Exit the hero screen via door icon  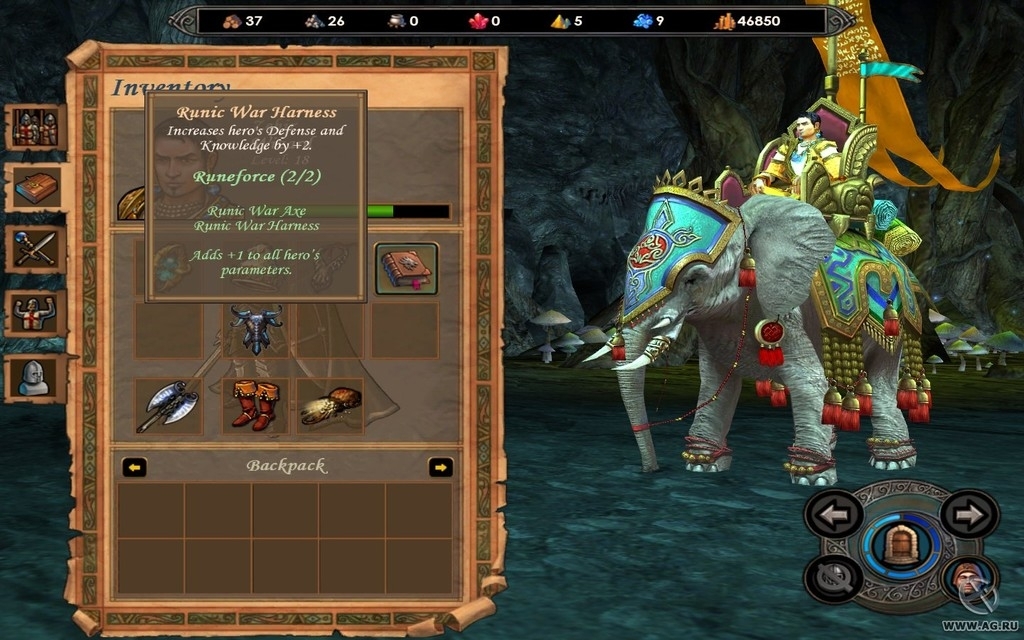tap(902, 546)
